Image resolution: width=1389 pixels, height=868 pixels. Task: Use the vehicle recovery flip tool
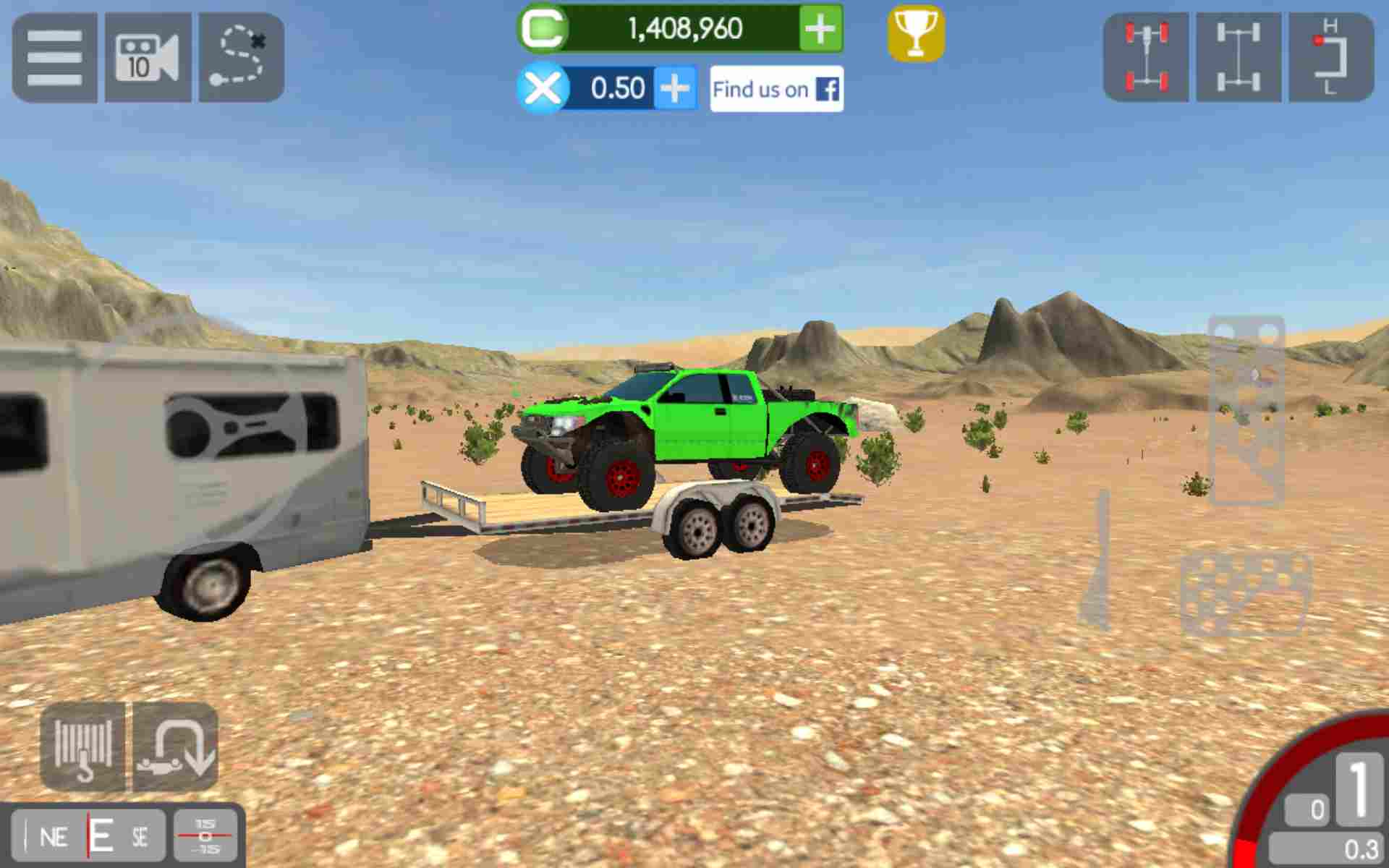tap(174, 748)
